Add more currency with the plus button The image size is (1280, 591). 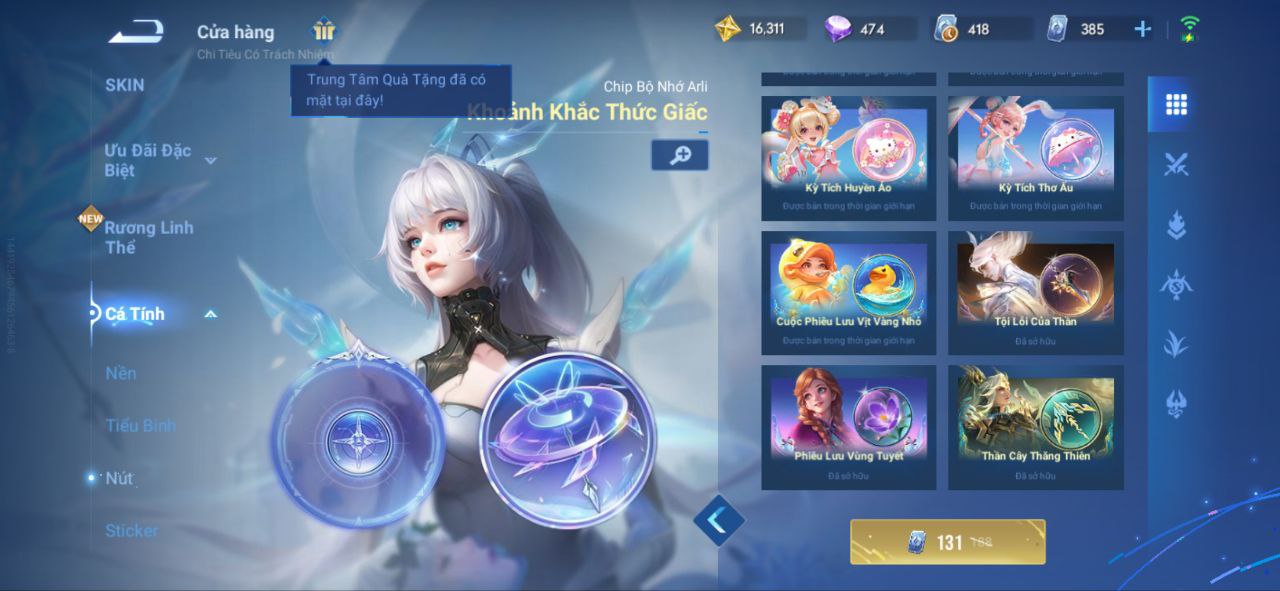tap(1142, 29)
